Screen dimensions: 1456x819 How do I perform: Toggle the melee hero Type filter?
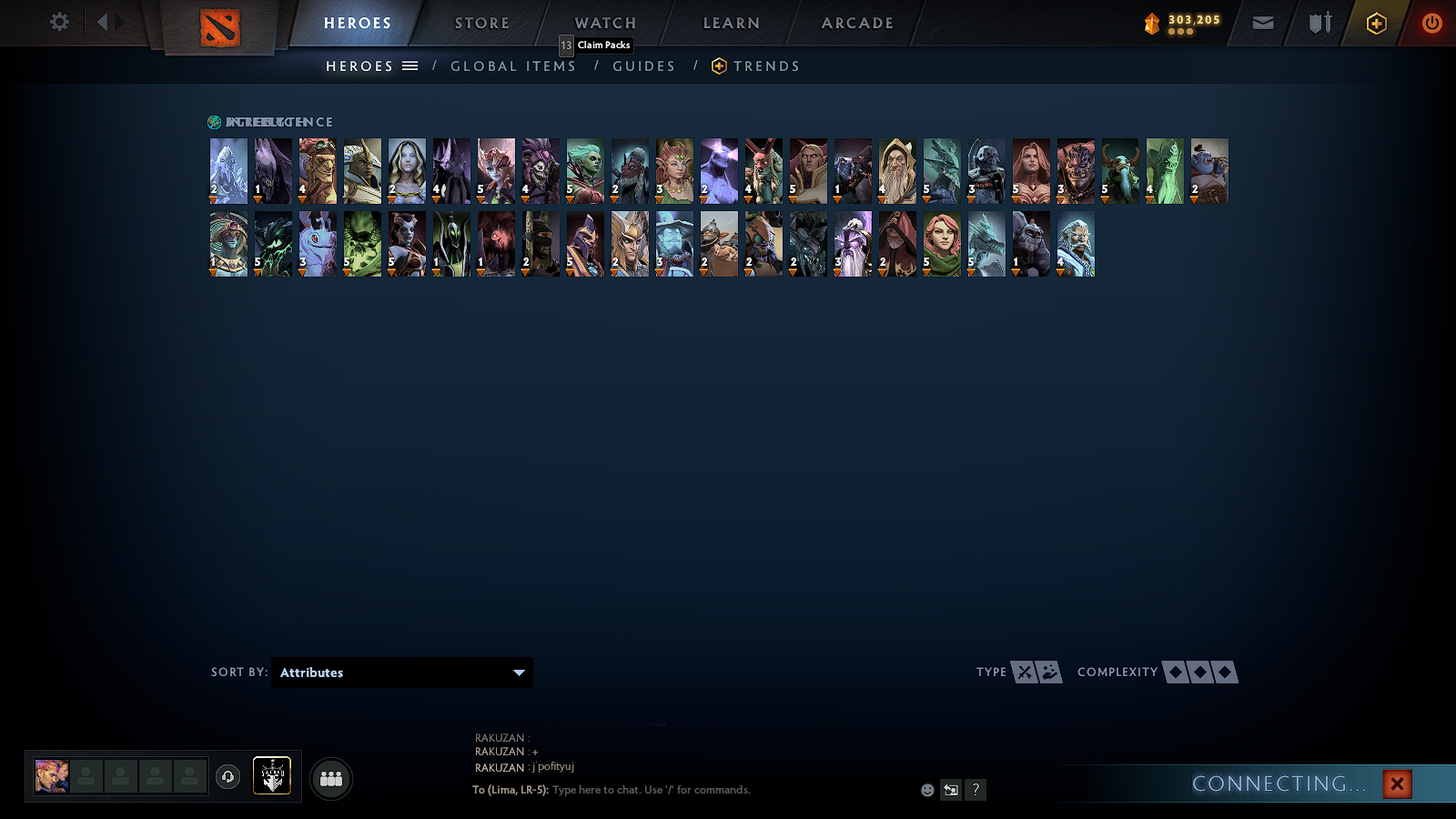pos(1023,672)
